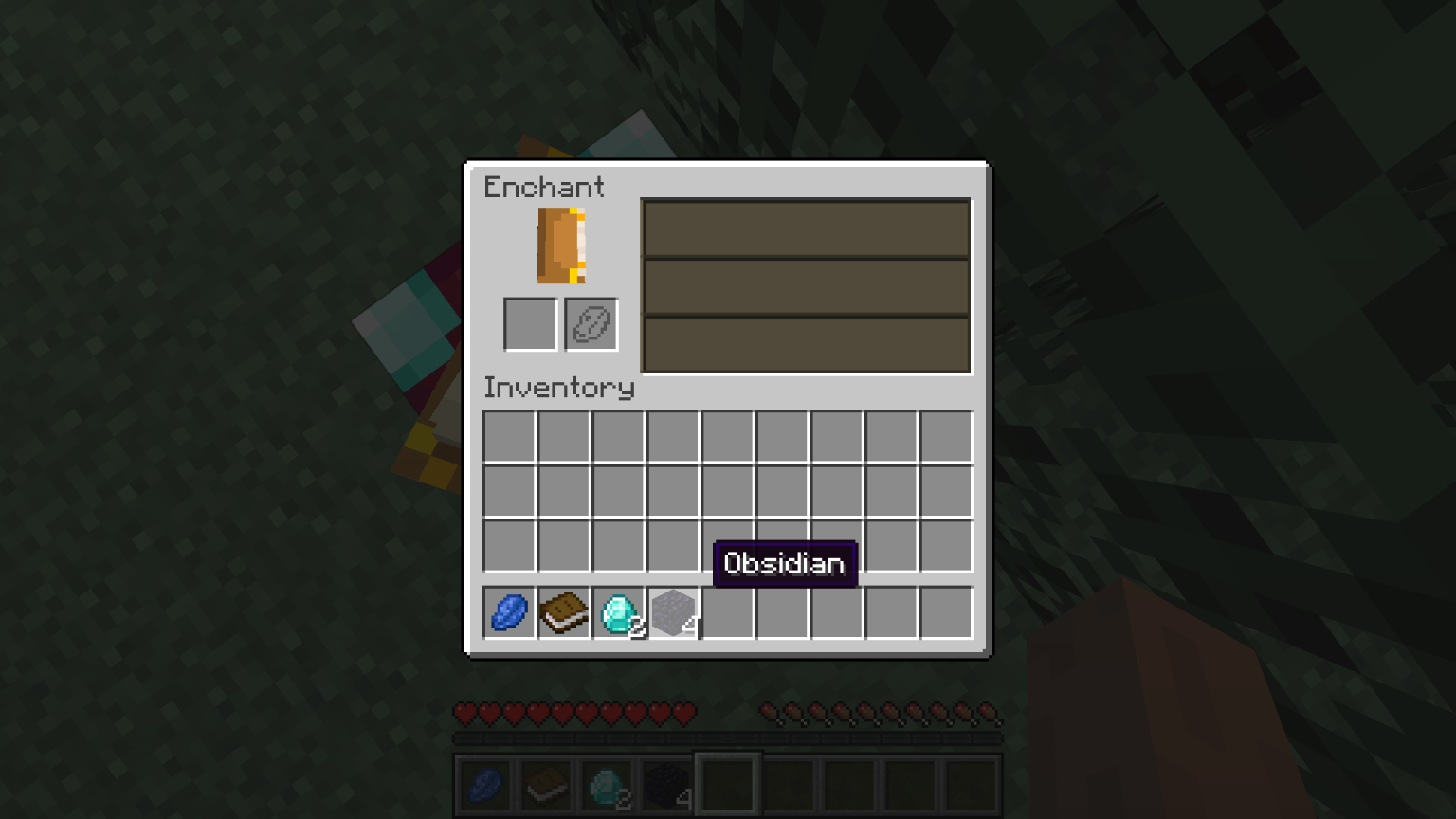This screenshot has height=819, width=1456.
Task: Click the leftmost heart in the health bar
Action: (464, 714)
